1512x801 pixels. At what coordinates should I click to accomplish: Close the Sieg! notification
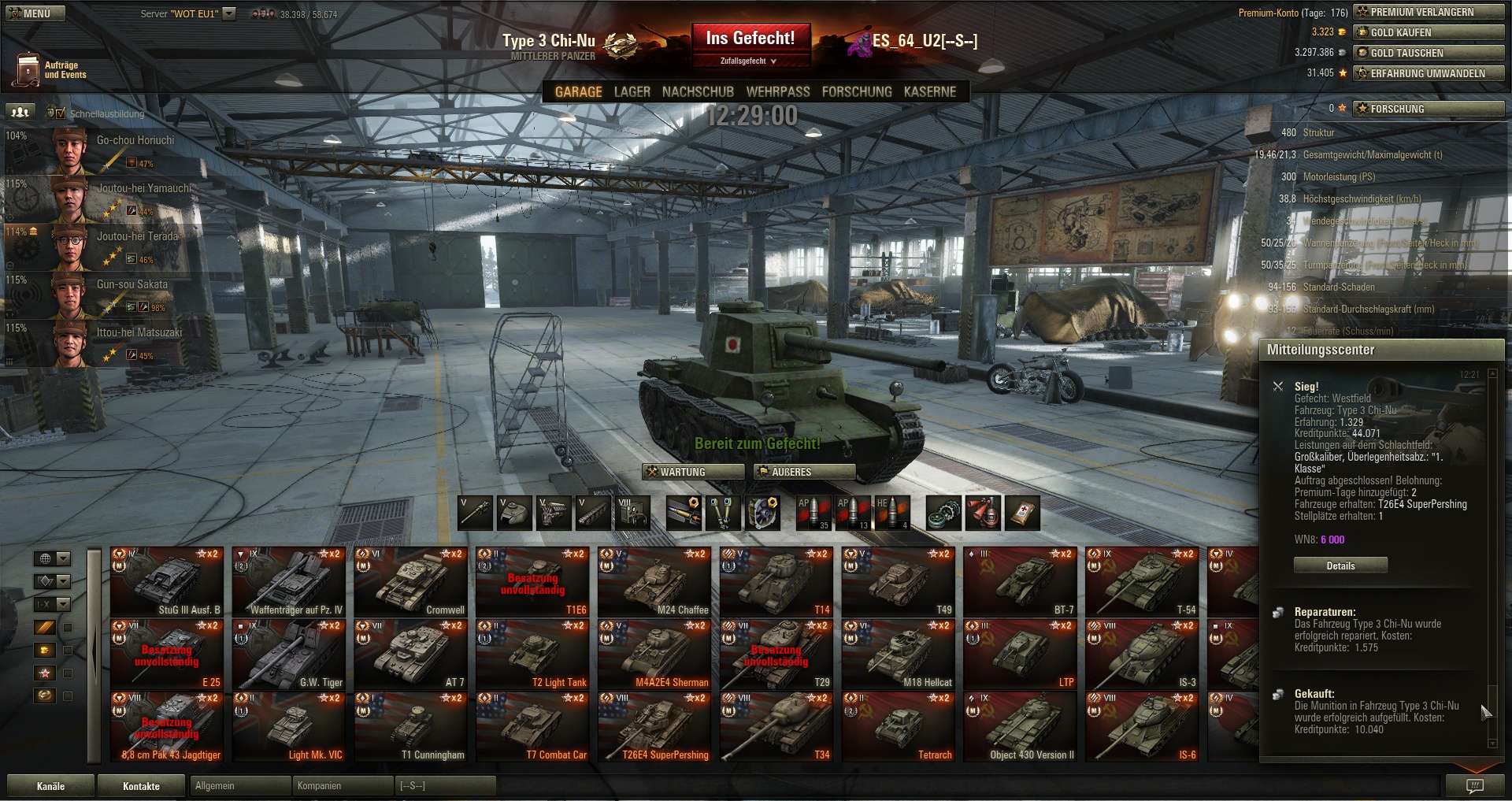tap(1277, 387)
